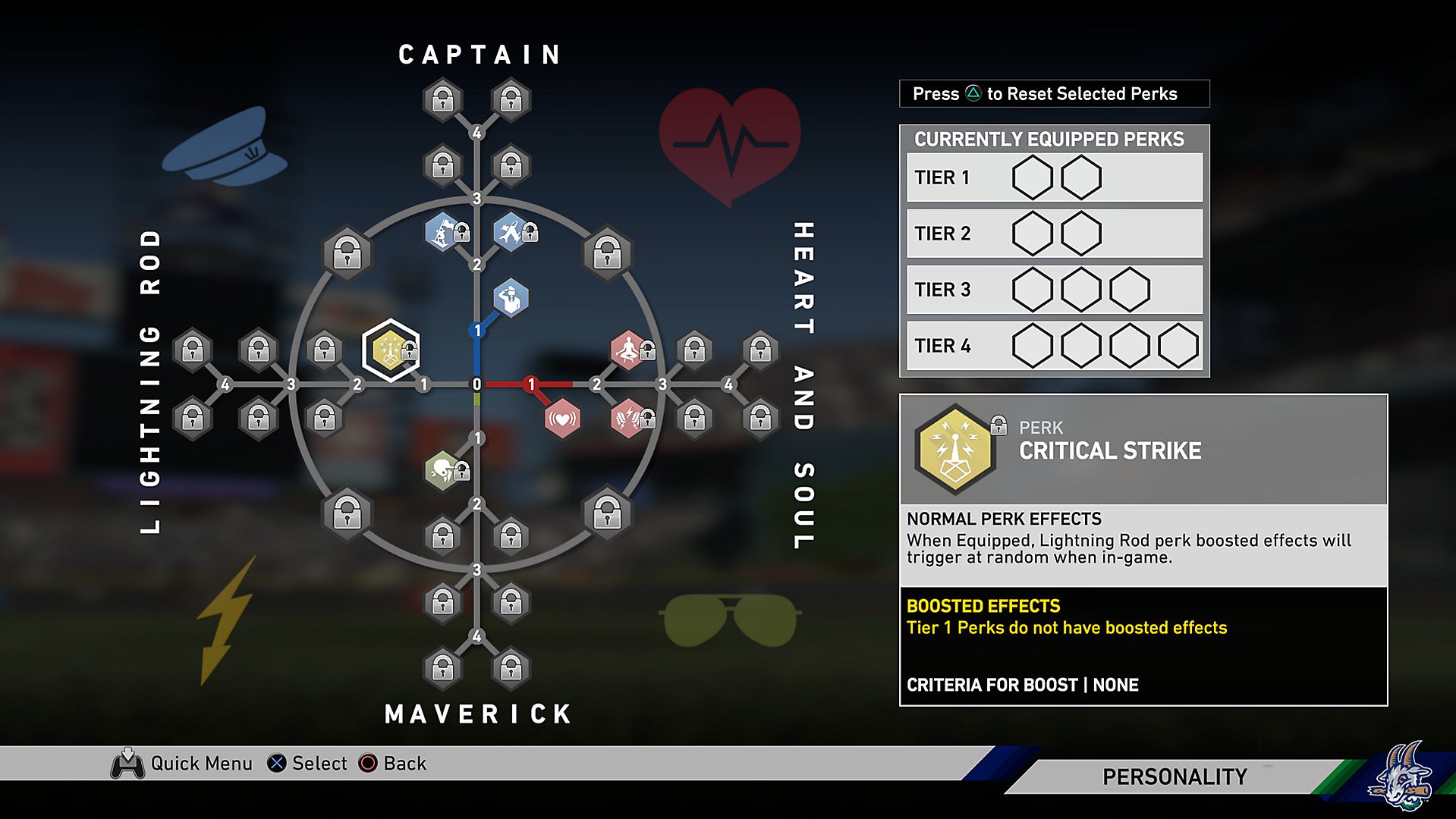1456x819 pixels.
Task: Expand the Captain branch node labeled 4
Action: (476, 132)
